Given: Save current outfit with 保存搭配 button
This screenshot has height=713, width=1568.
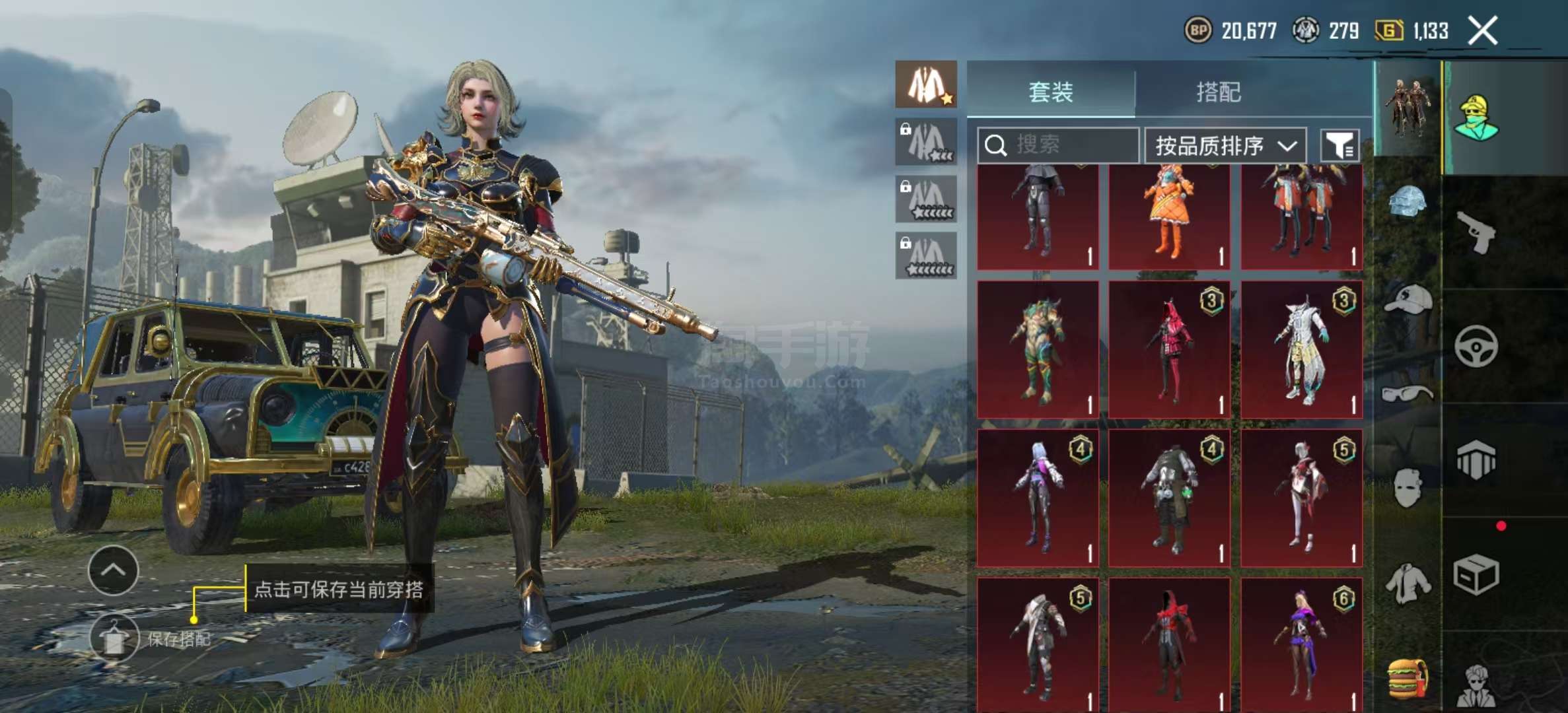Looking at the screenshot, I should [116, 638].
